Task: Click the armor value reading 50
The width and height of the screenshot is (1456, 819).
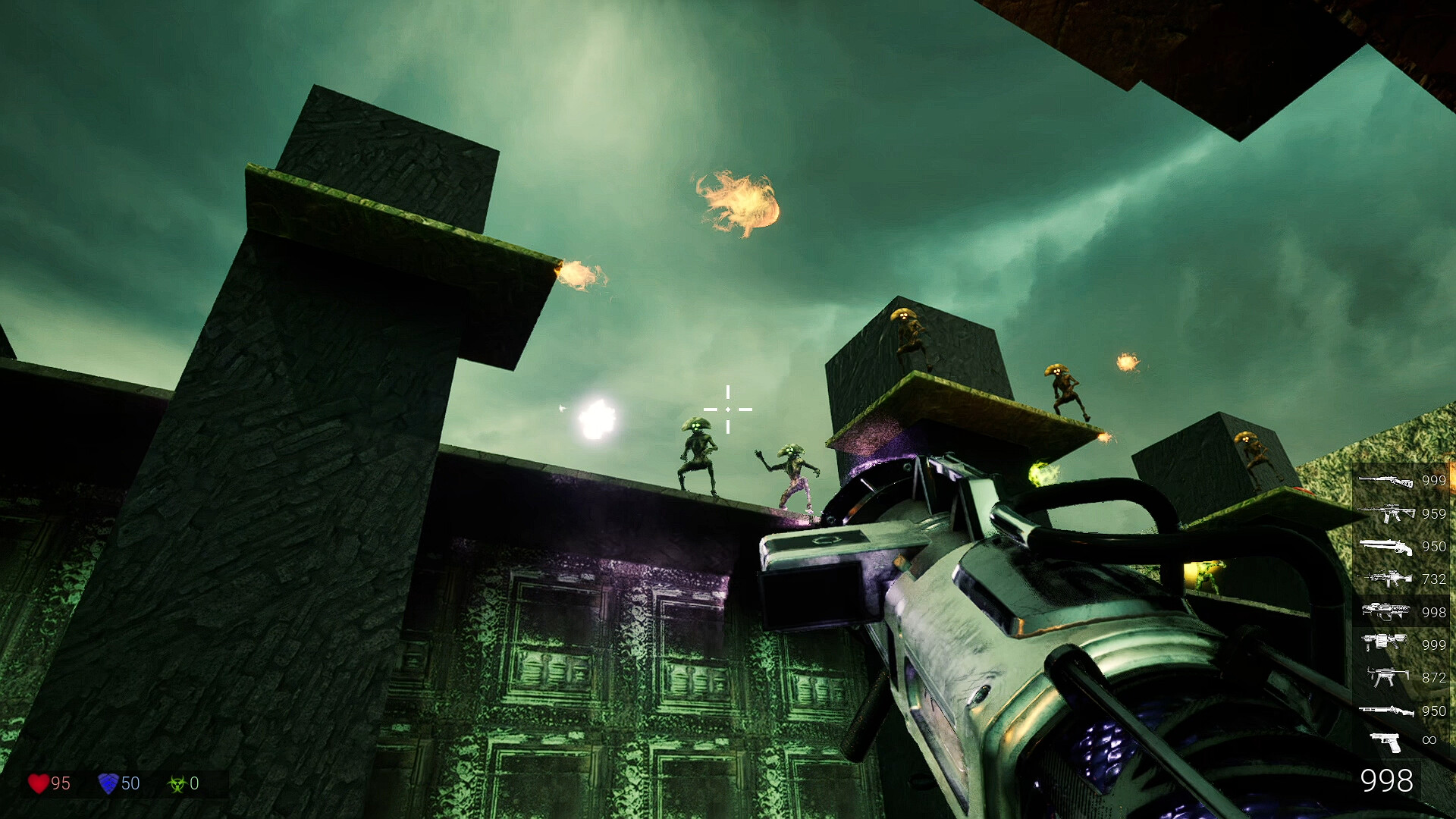Action: coord(129,784)
